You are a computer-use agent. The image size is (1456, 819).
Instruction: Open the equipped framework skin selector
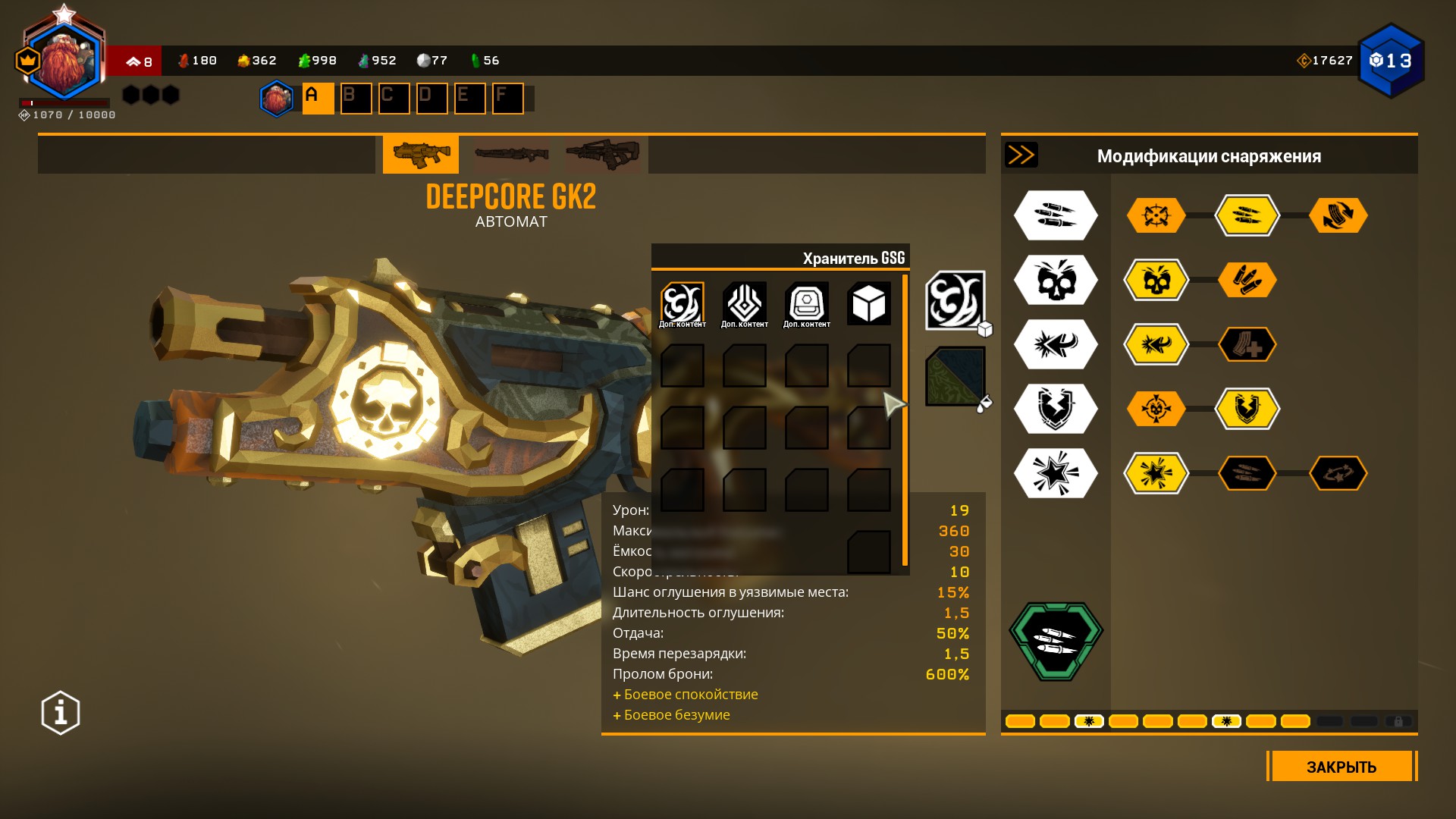click(x=955, y=300)
